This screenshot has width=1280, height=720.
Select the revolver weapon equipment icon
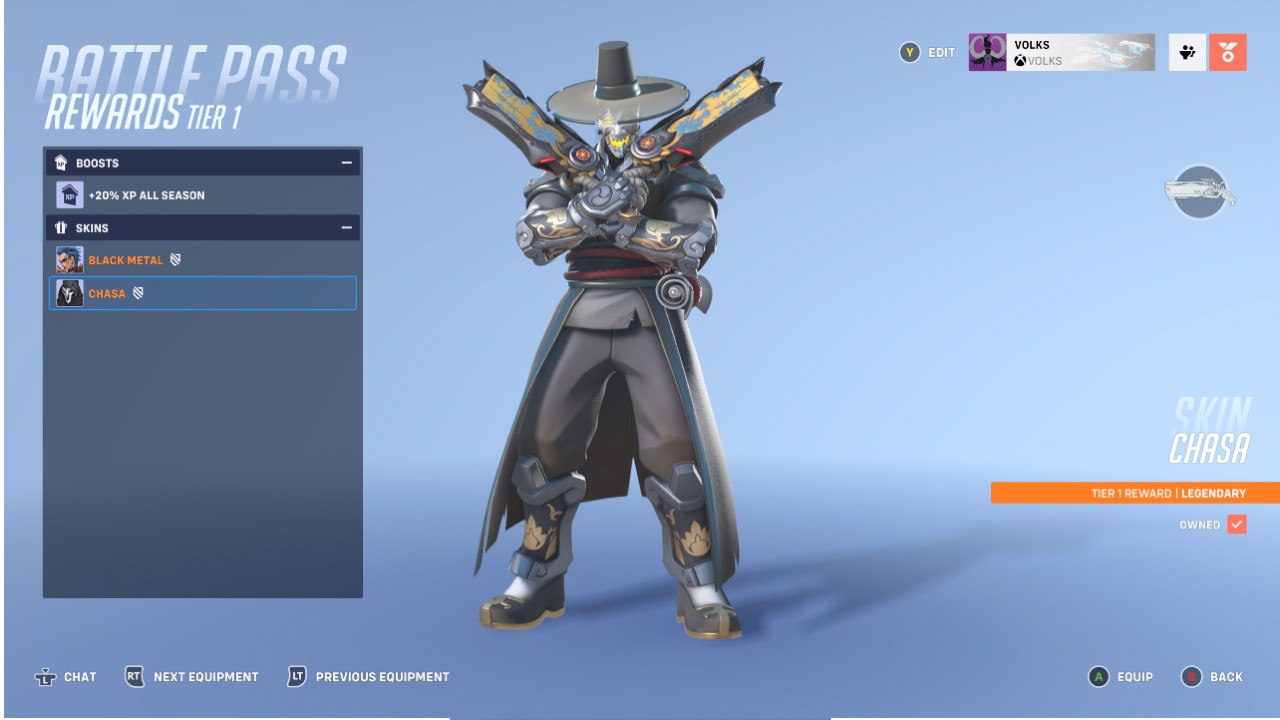[x=1199, y=190]
